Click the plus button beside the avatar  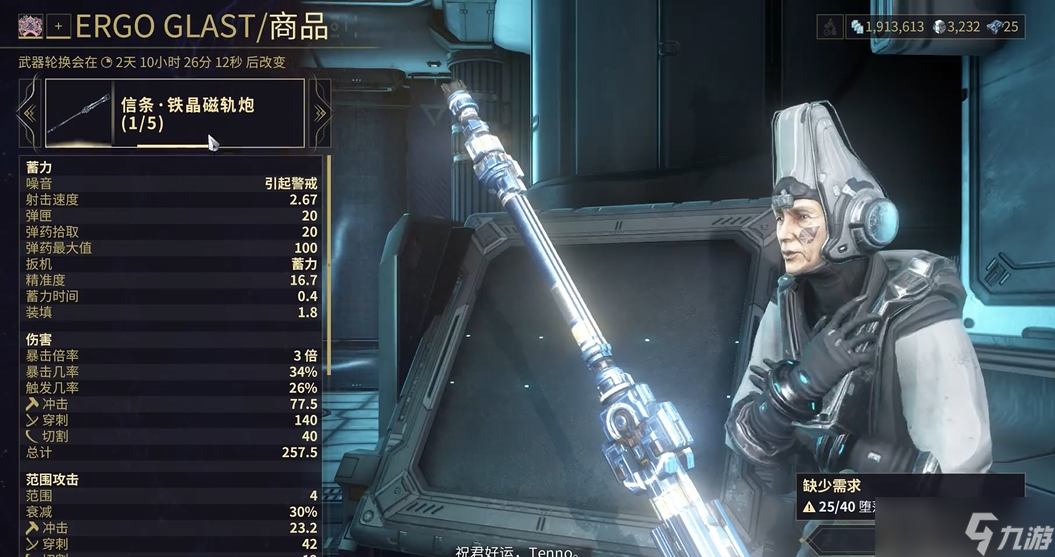(x=58, y=27)
